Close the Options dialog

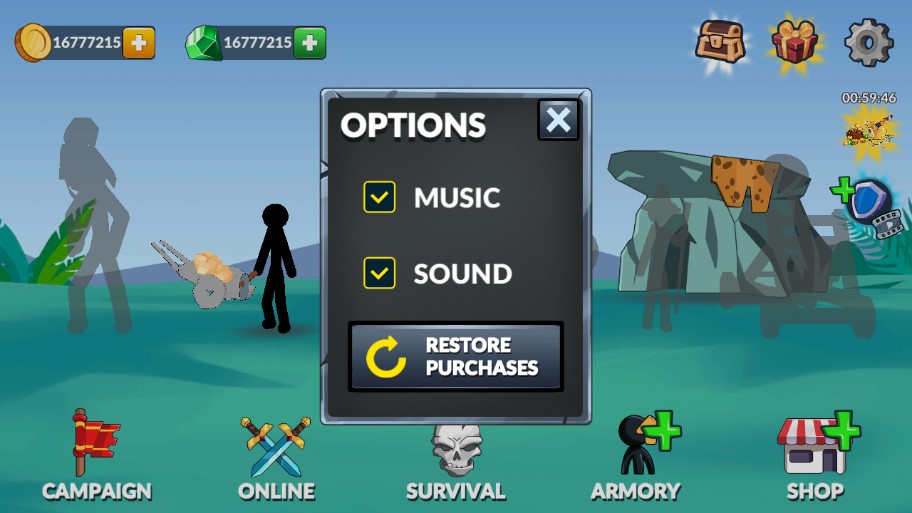pos(558,121)
